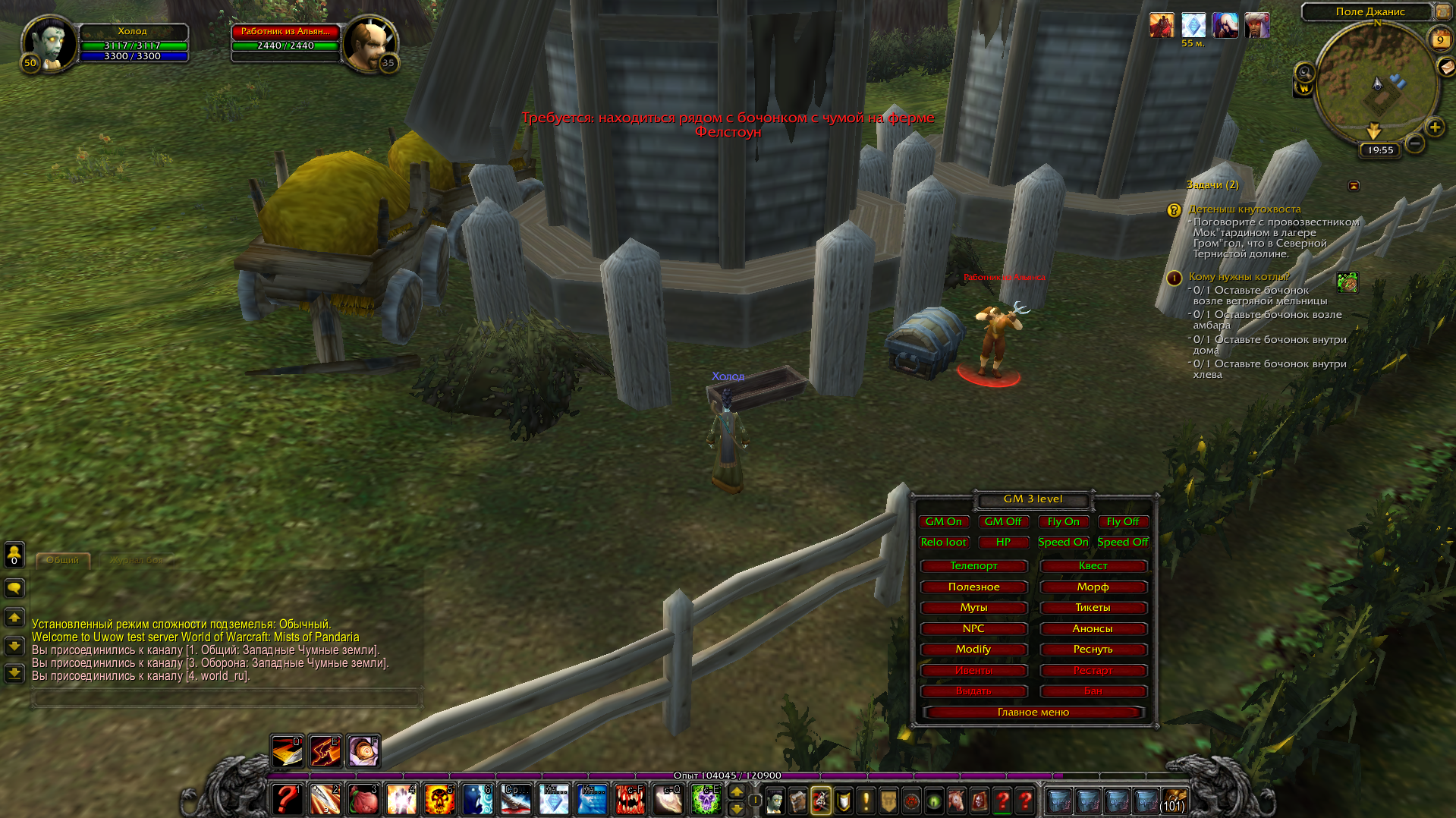Screen dimensions: 1456x818
Task: Open the Телепорт menu
Action: [x=973, y=565]
